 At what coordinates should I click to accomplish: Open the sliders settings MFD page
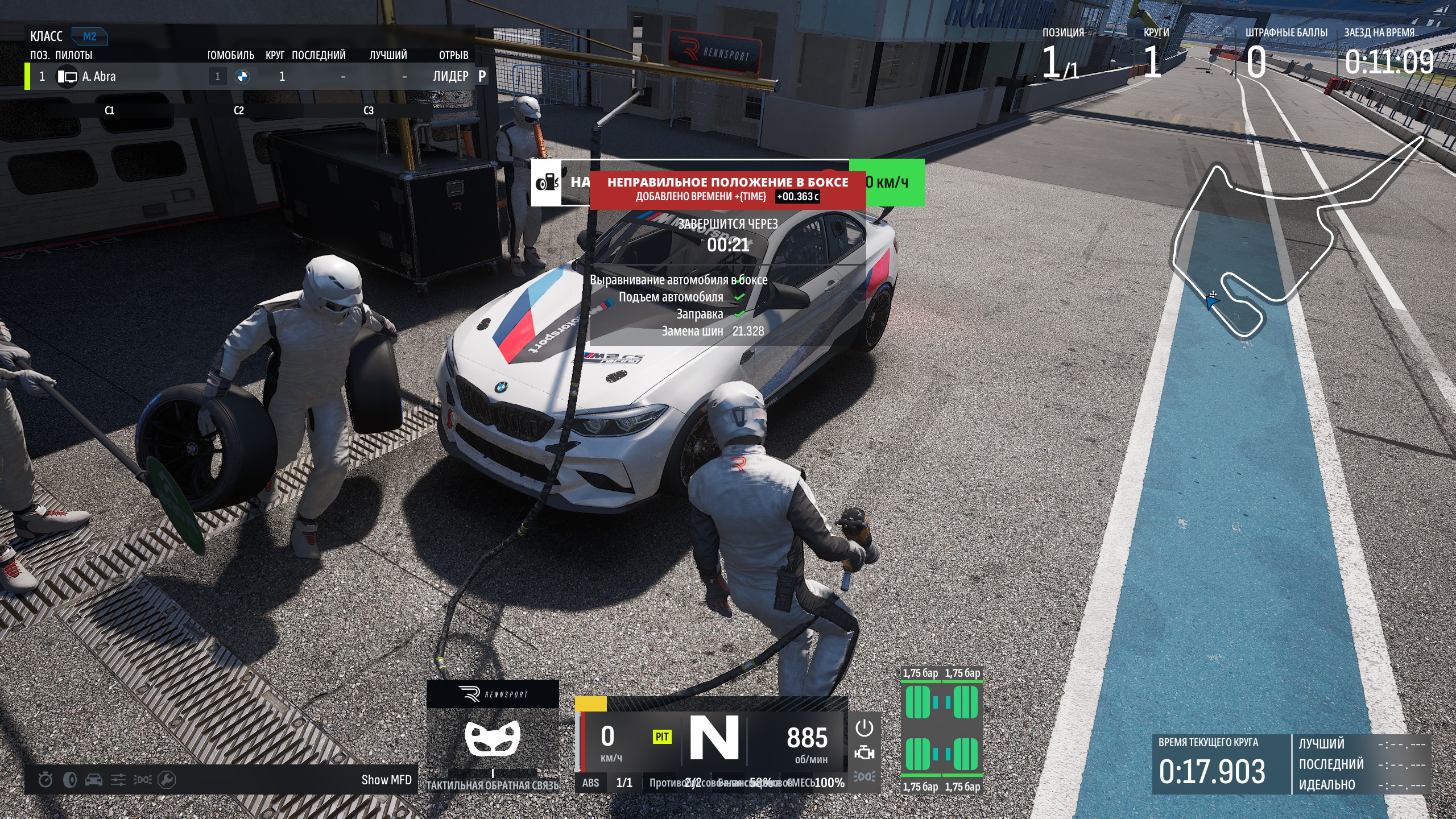[x=118, y=780]
